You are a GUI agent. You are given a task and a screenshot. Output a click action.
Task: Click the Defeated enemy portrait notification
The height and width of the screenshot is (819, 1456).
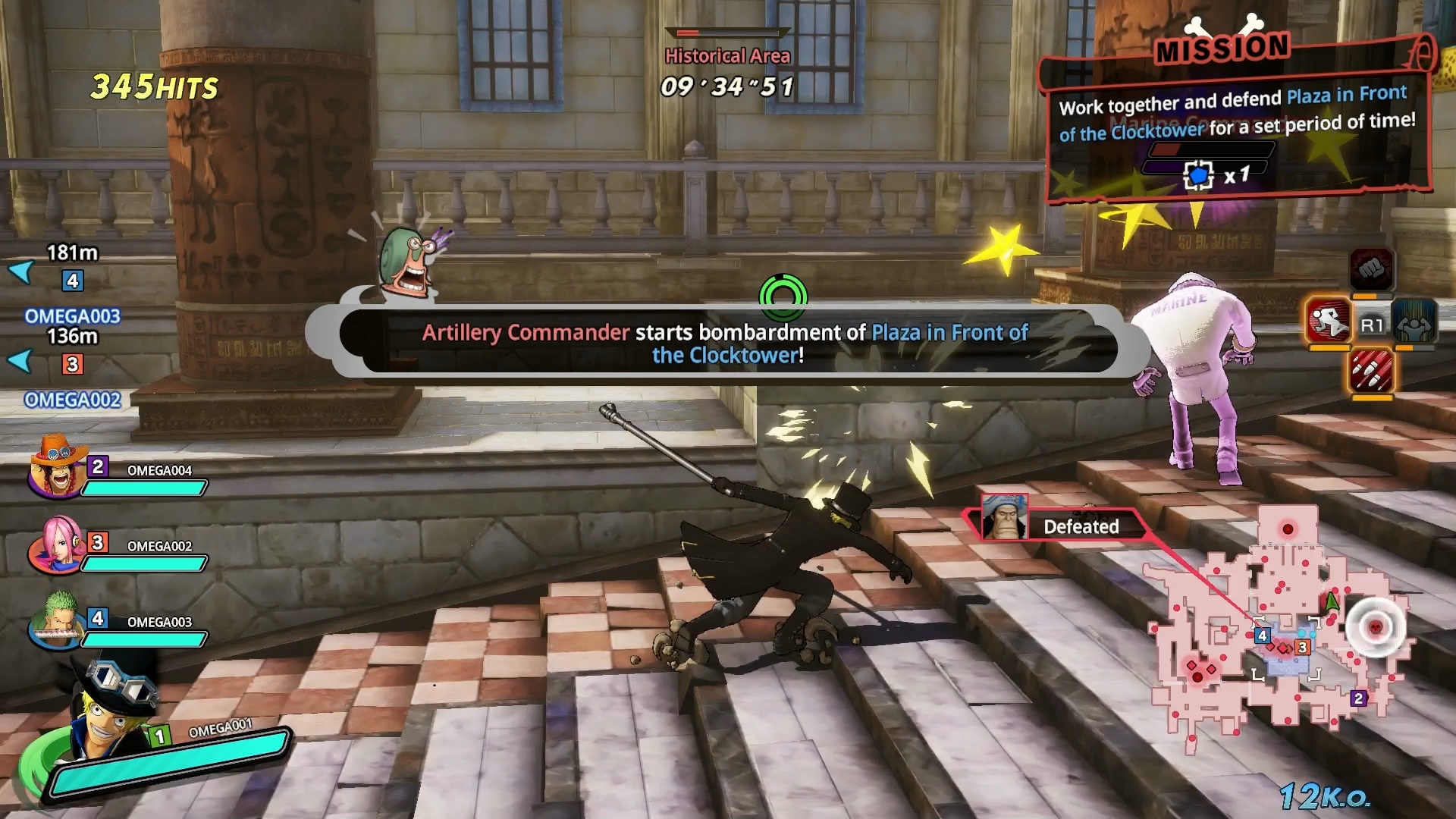(1004, 517)
